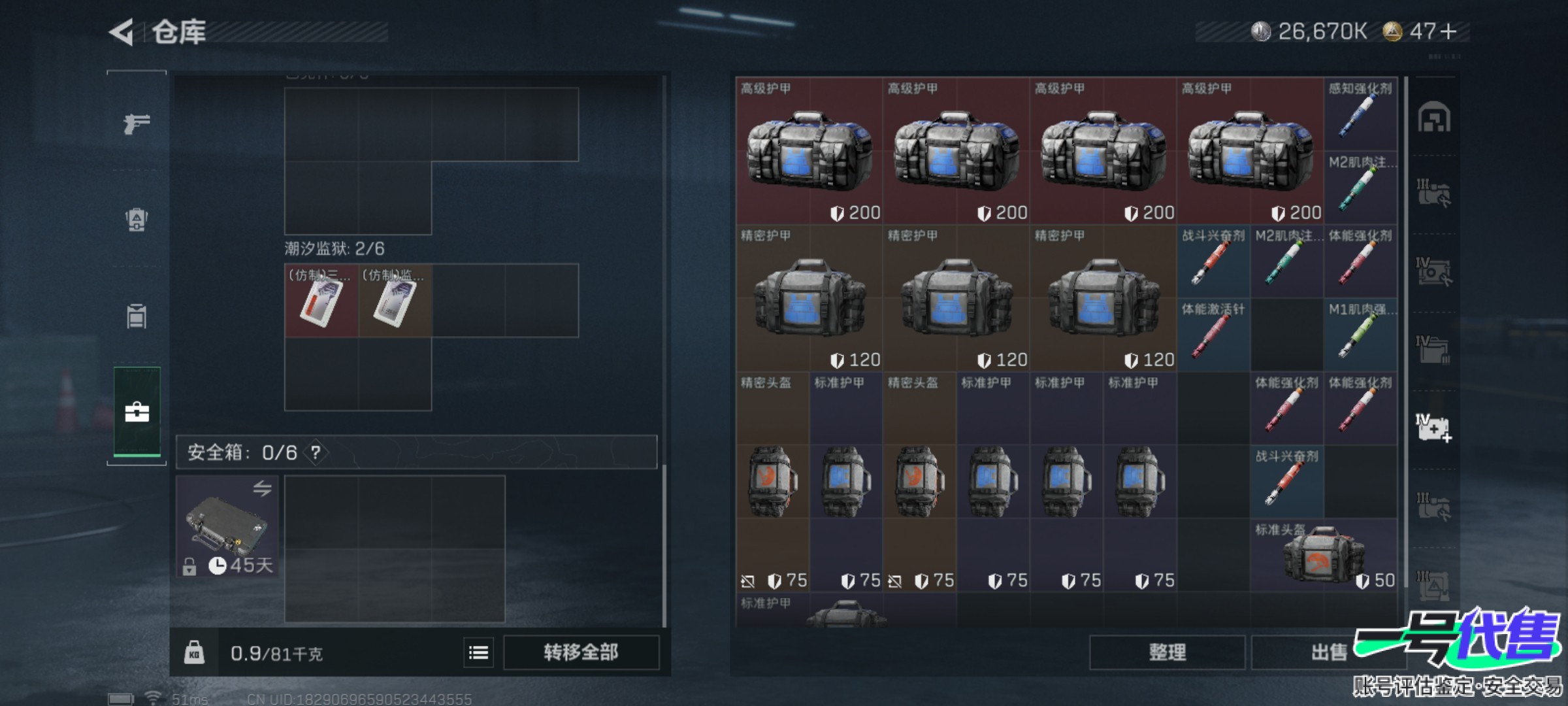
Task: Switch to the pistol weapons tab
Action: (x=137, y=123)
